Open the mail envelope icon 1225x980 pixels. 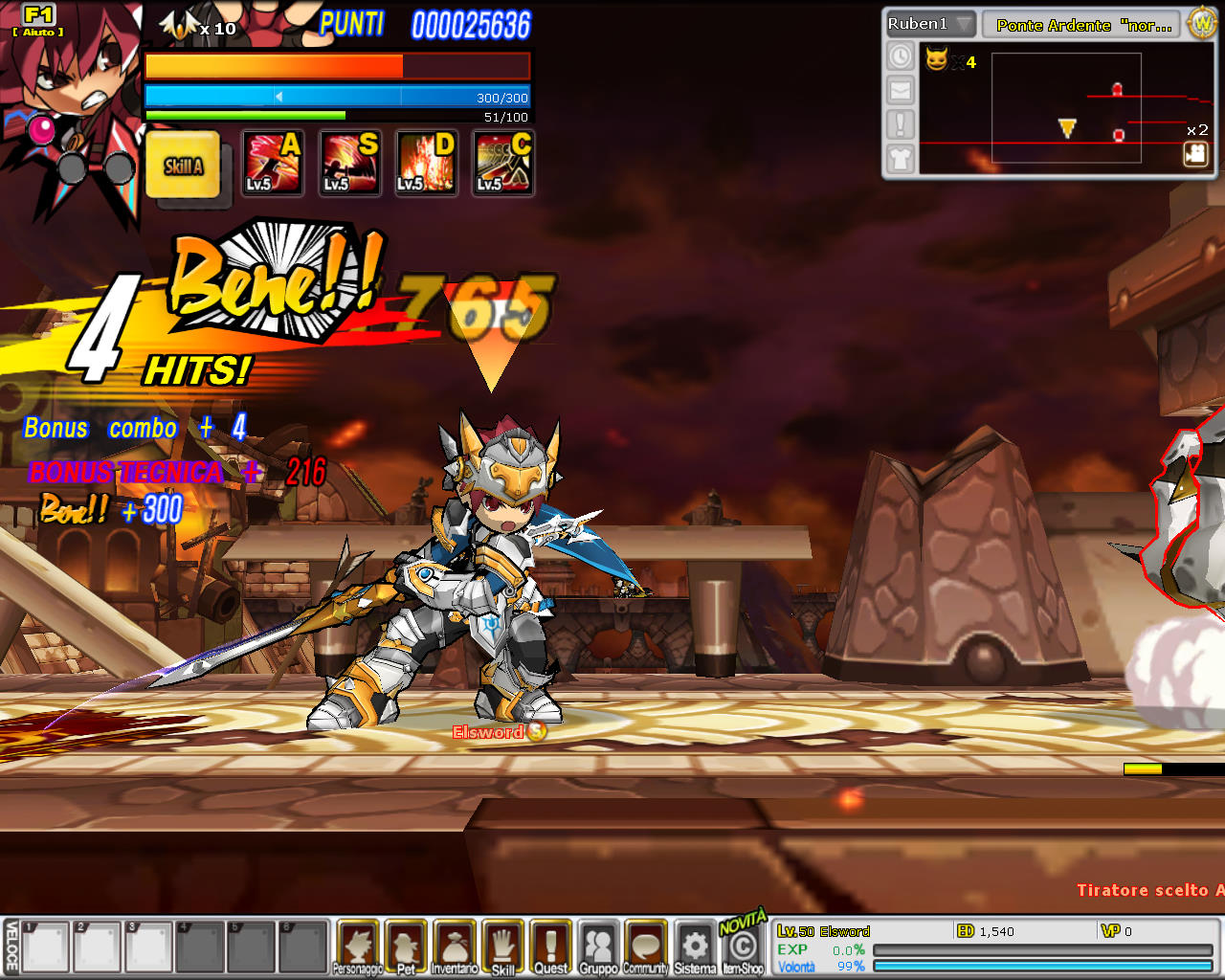click(x=901, y=90)
